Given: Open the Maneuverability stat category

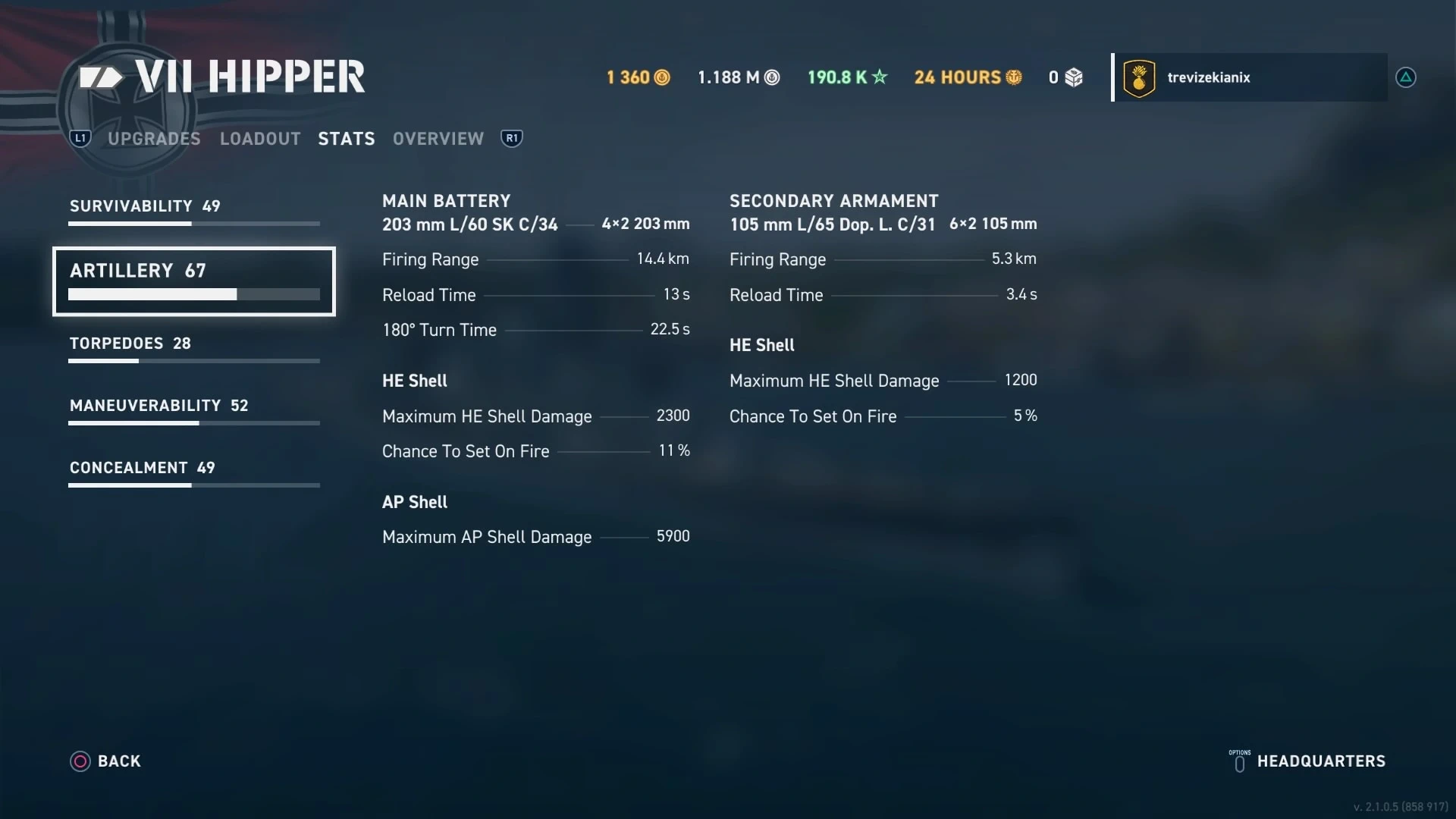Looking at the screenshot, I should click(193, 410).
